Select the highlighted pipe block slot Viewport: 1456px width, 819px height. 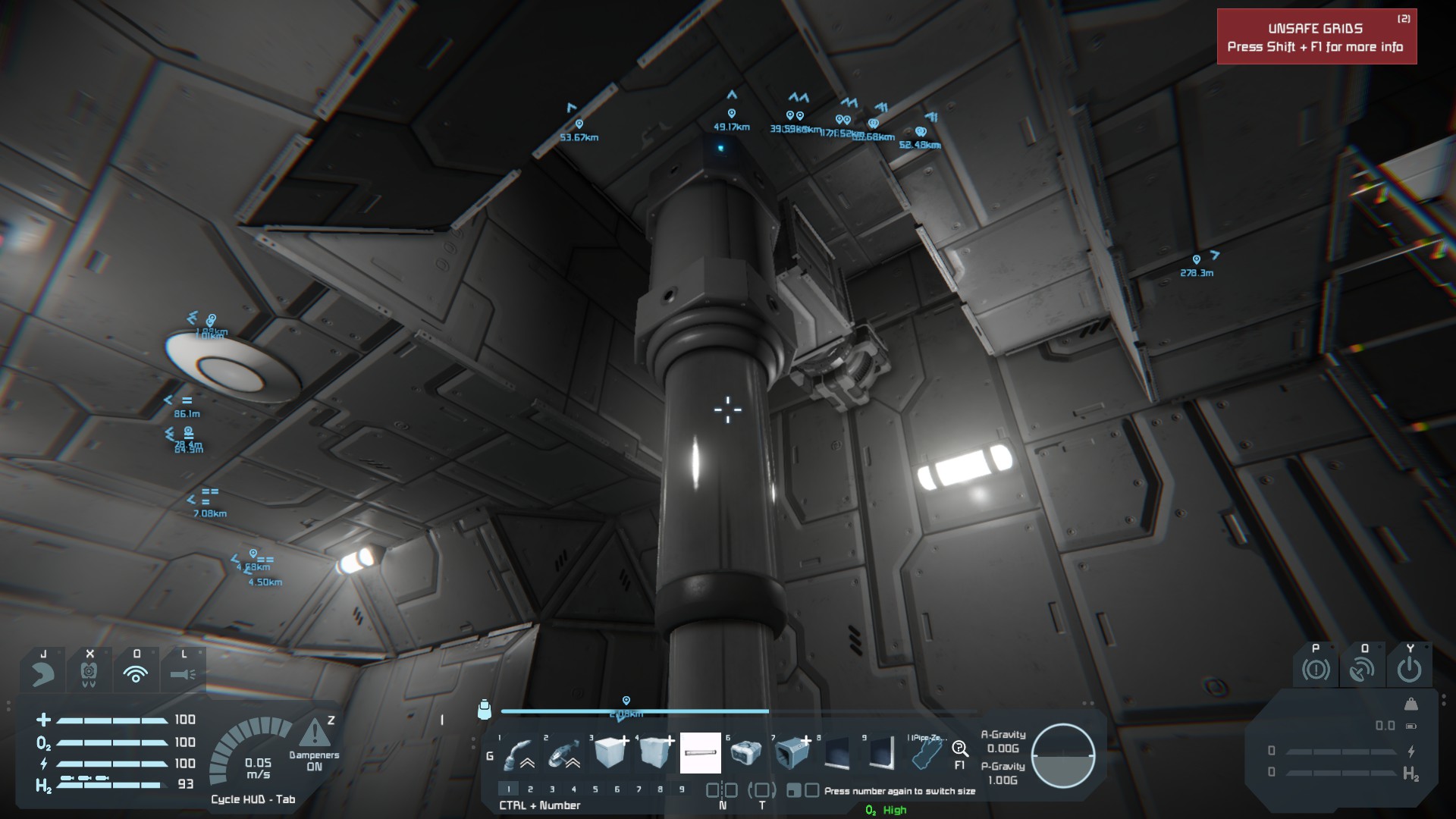(701, 753)
